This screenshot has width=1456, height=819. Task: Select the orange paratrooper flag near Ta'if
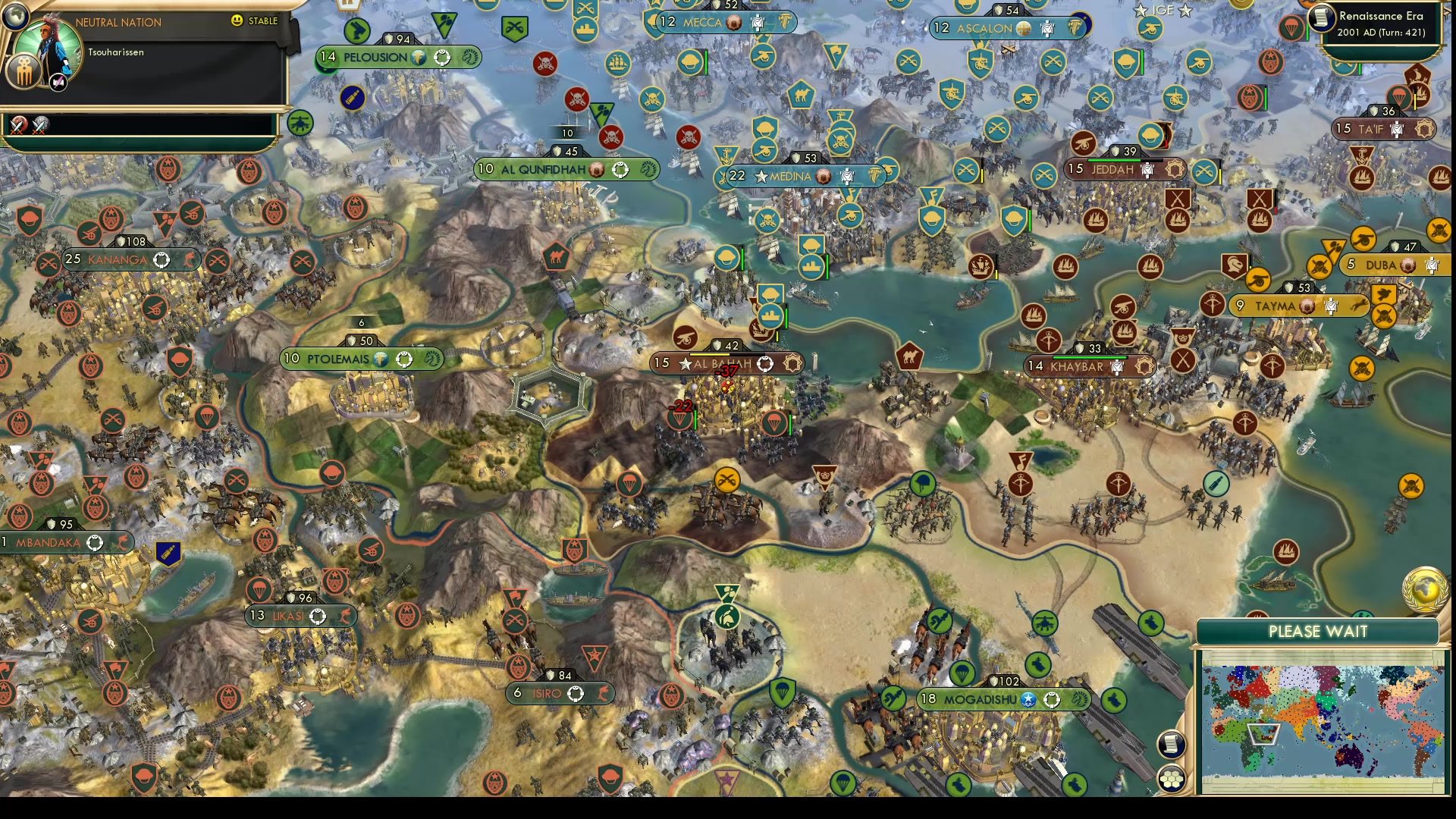[x=1398, y=95]
